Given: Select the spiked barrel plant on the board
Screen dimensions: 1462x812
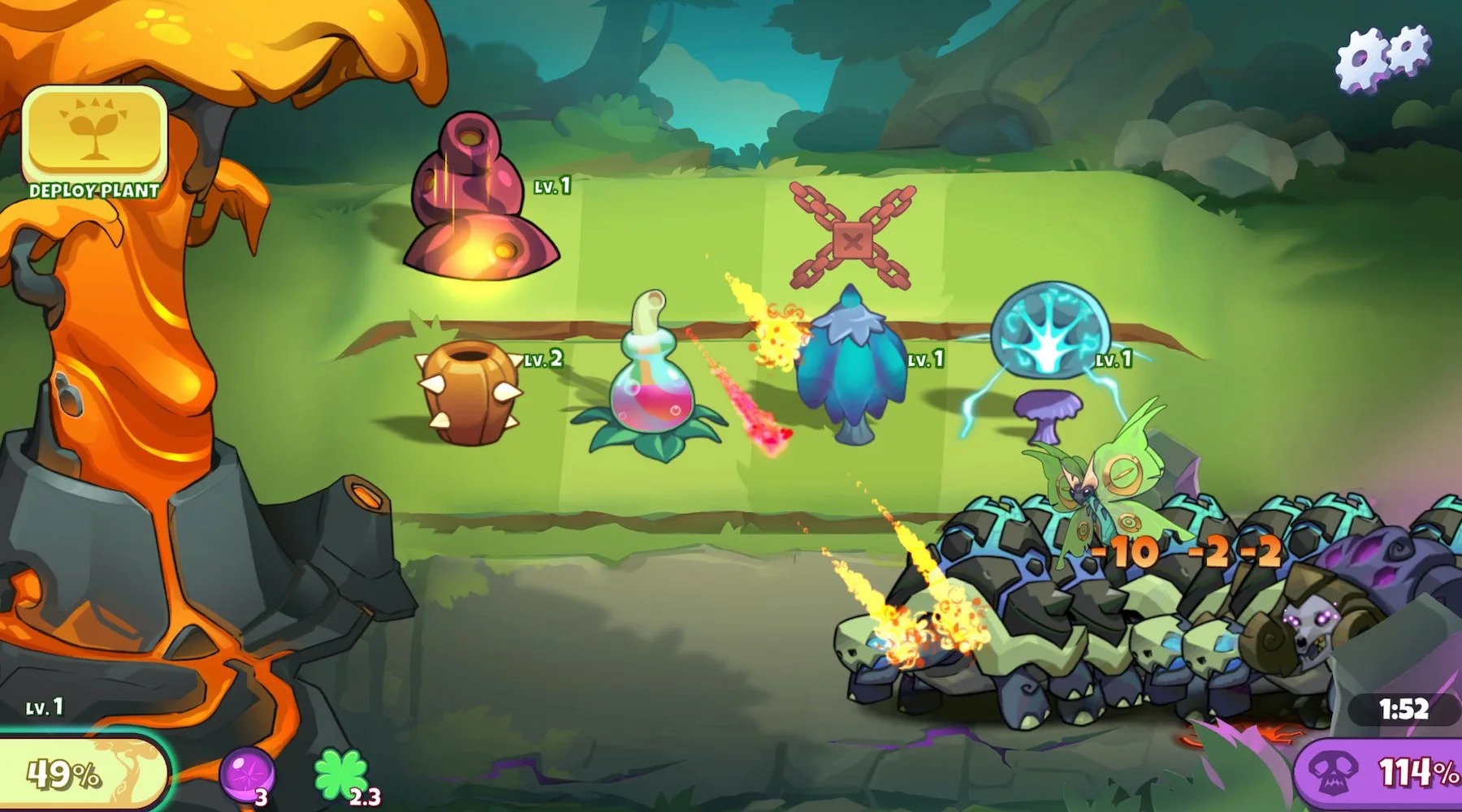Looking at the screenshot, I should (x=469, y=393).
